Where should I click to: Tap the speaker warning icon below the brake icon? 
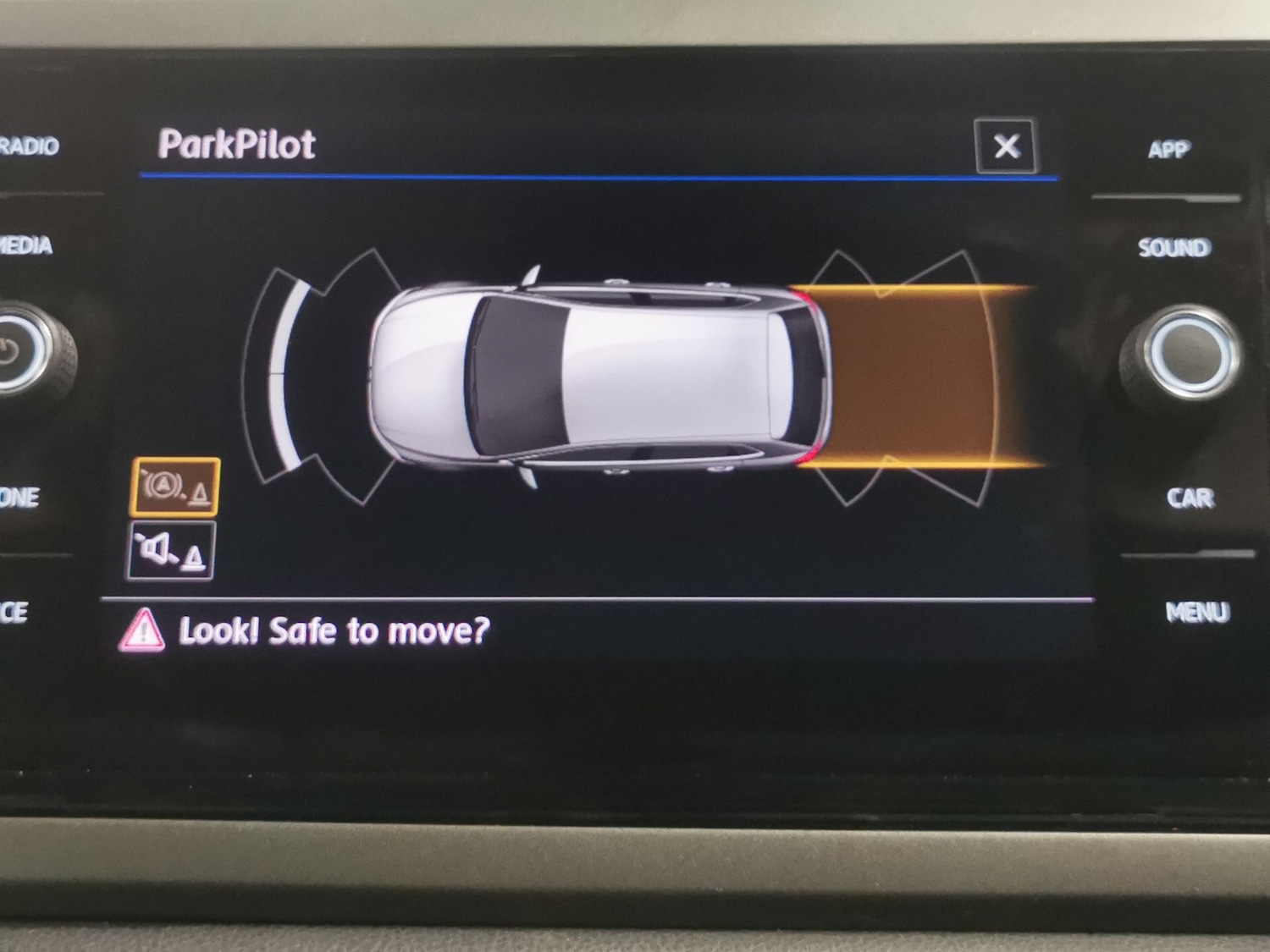(174, 551)
